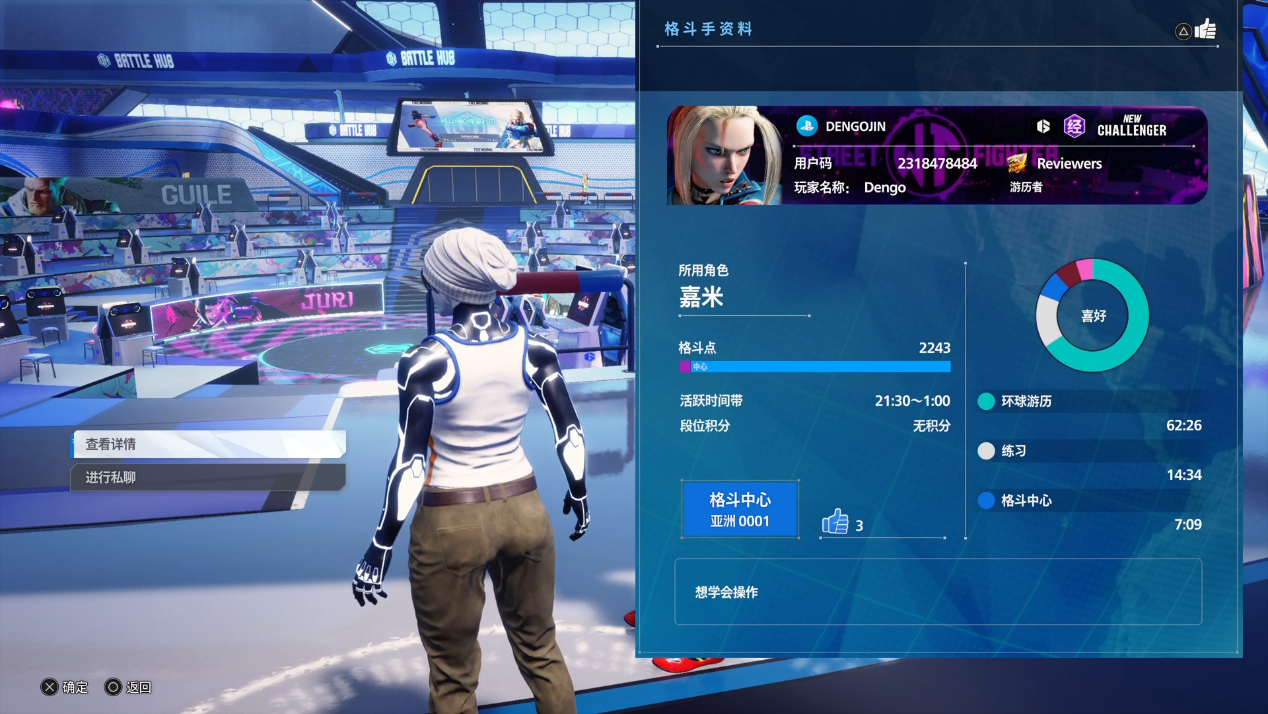This screenshot has width=1268, height=714.
Task: Open the 格斗中心 亚洲 0001 button
Action: click(x=740, y=509)
